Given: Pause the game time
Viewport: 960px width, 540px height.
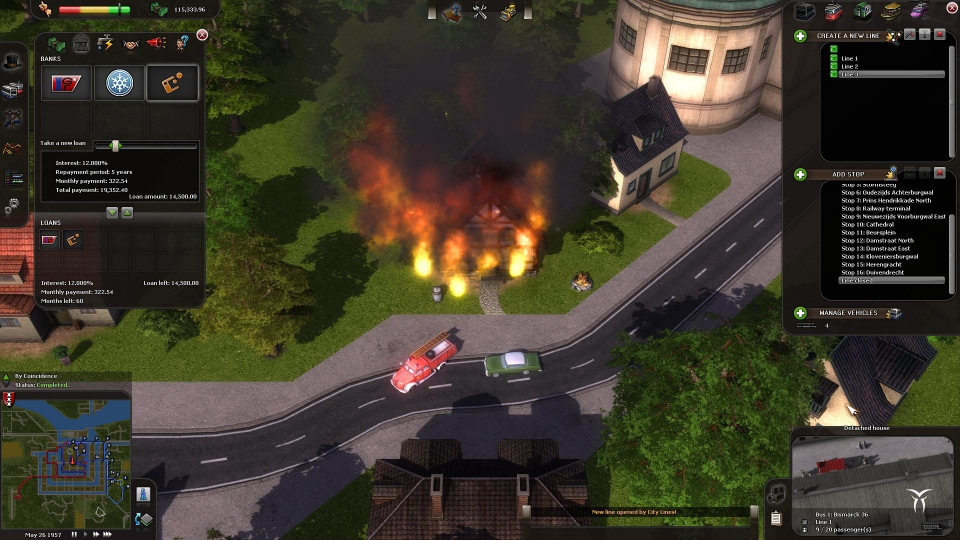Looking at the screenshot, I should tap(73, 534).
